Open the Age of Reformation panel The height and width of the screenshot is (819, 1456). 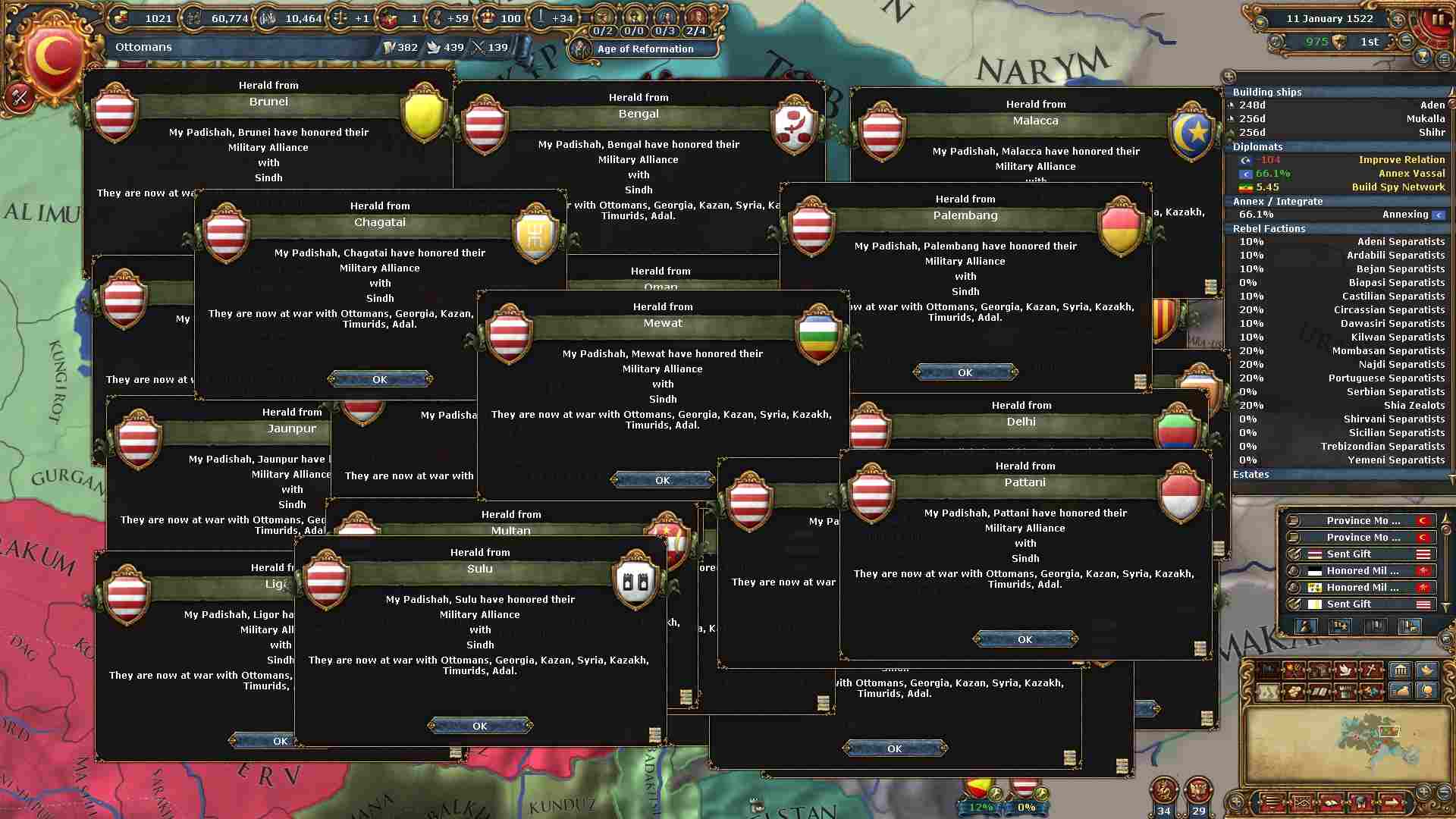(x=645, y=49)
